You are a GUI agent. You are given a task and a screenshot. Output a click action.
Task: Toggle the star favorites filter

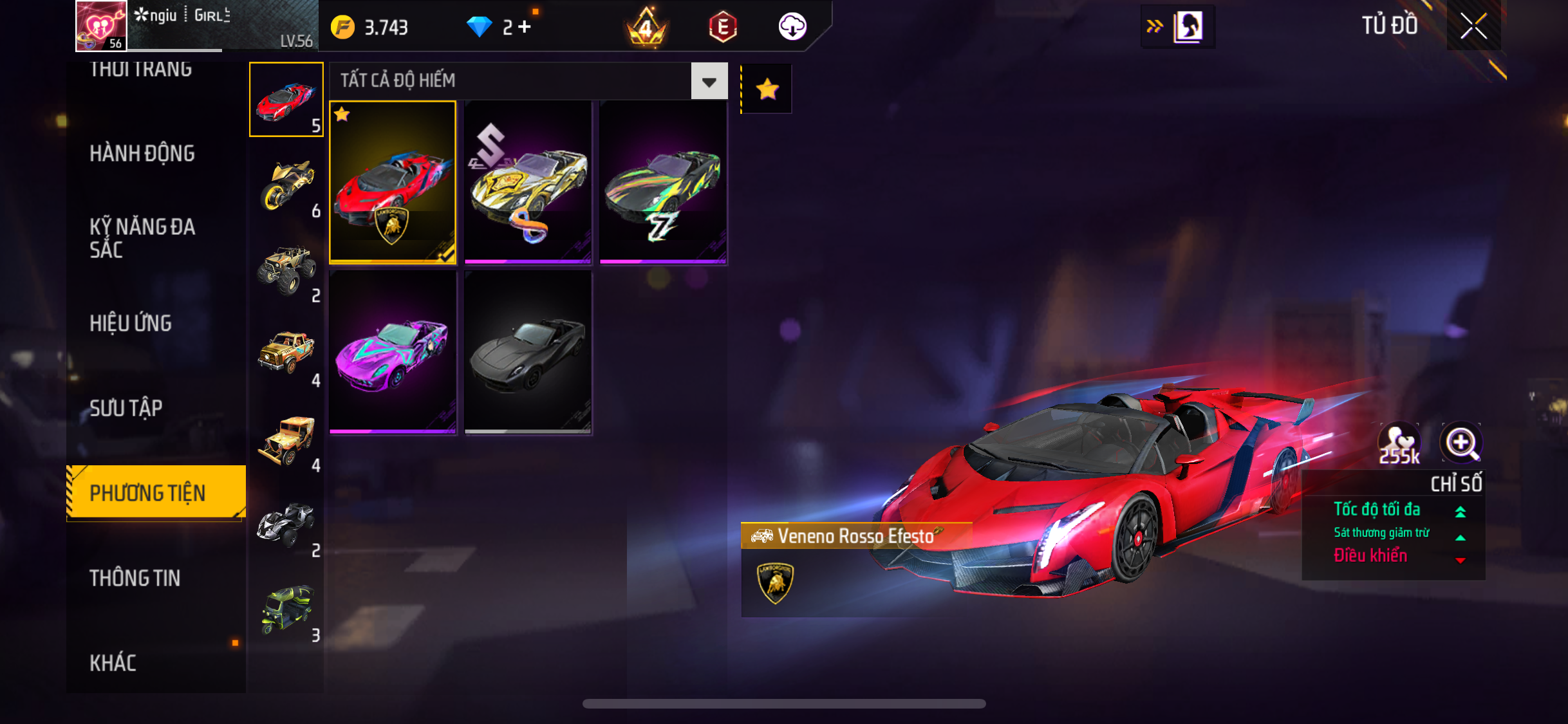[767, 89]
